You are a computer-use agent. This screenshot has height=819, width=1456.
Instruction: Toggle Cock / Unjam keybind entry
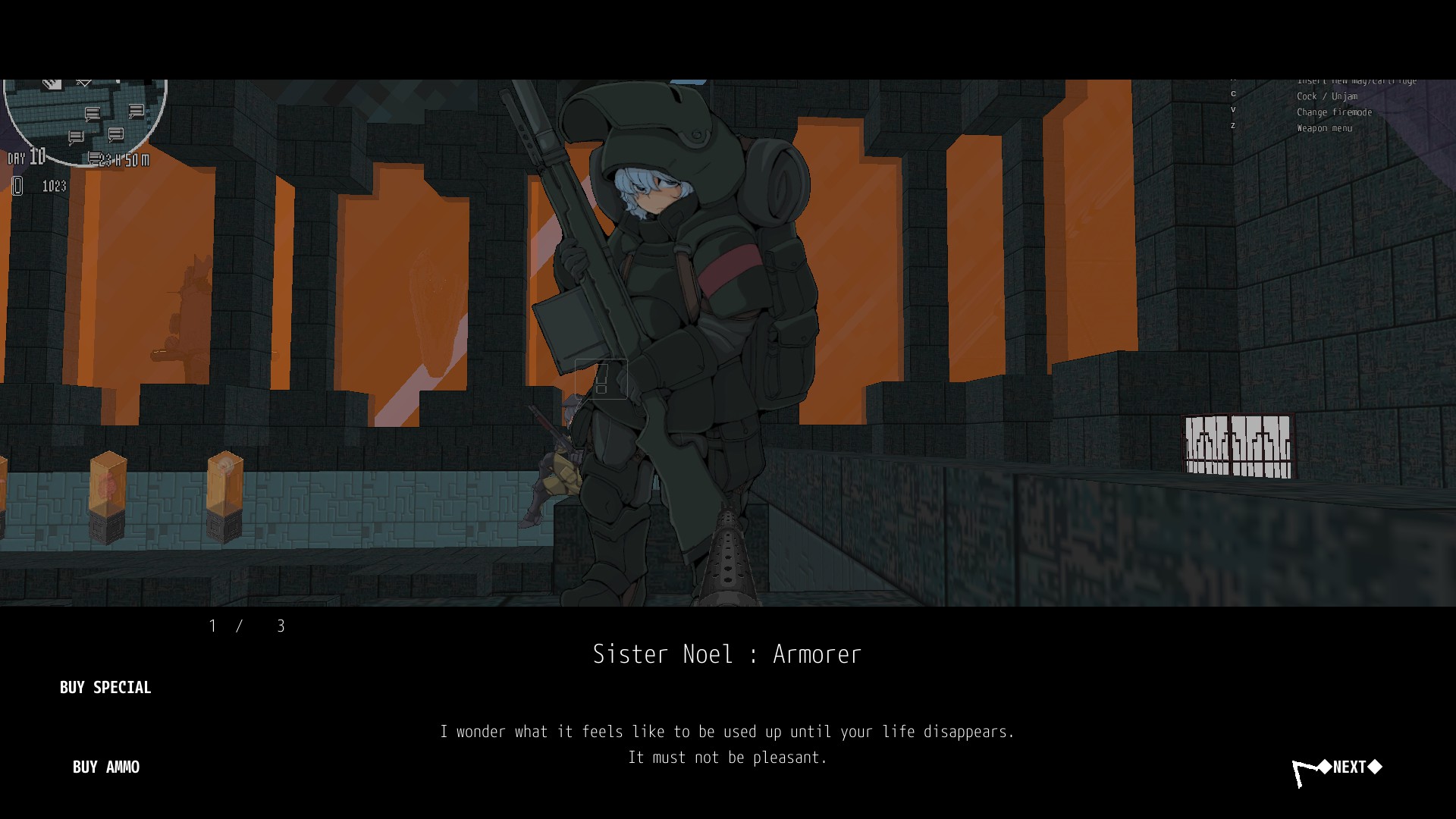pos(1327,96)
